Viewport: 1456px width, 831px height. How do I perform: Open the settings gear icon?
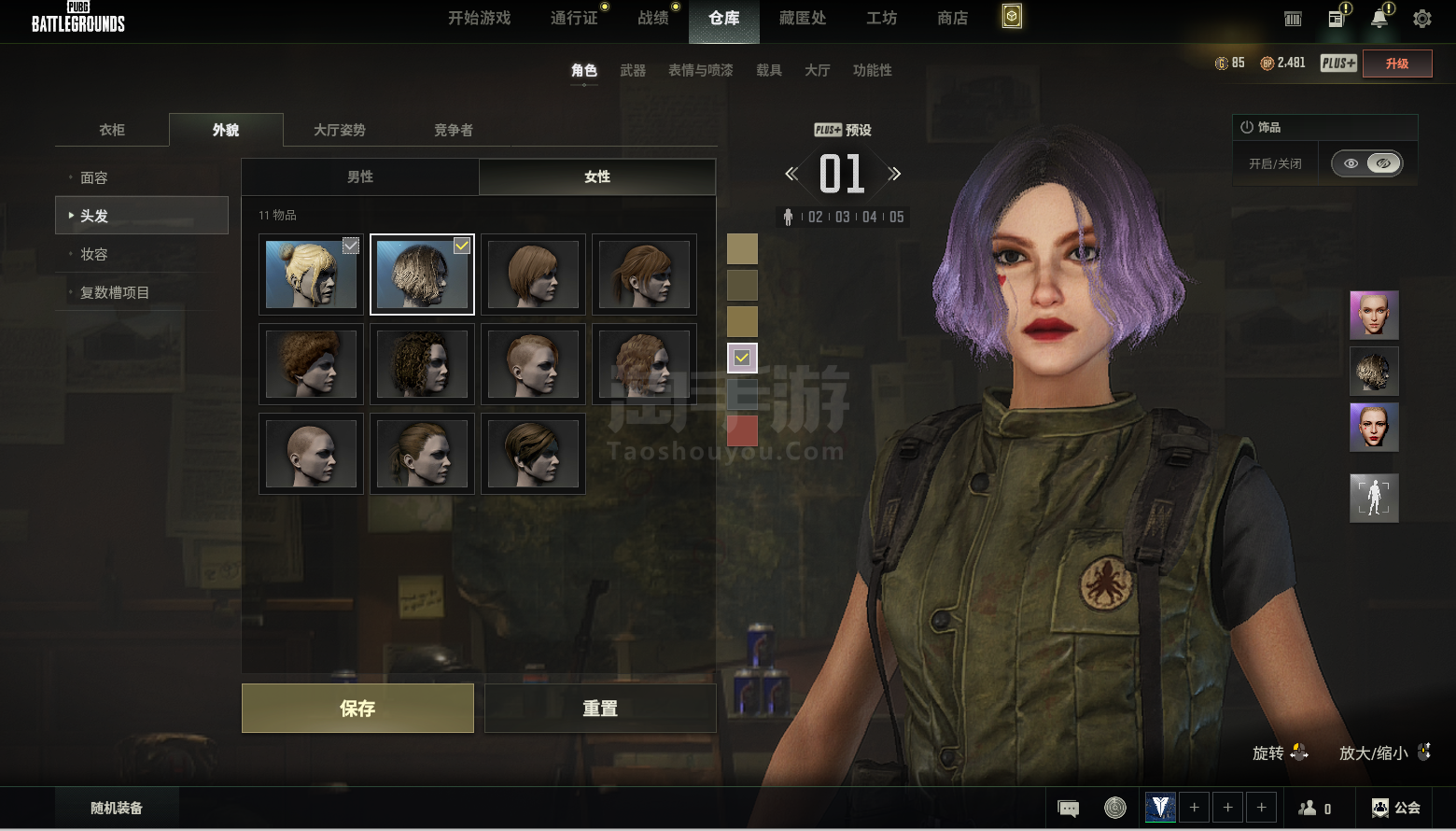click(x=1422, y=19)
